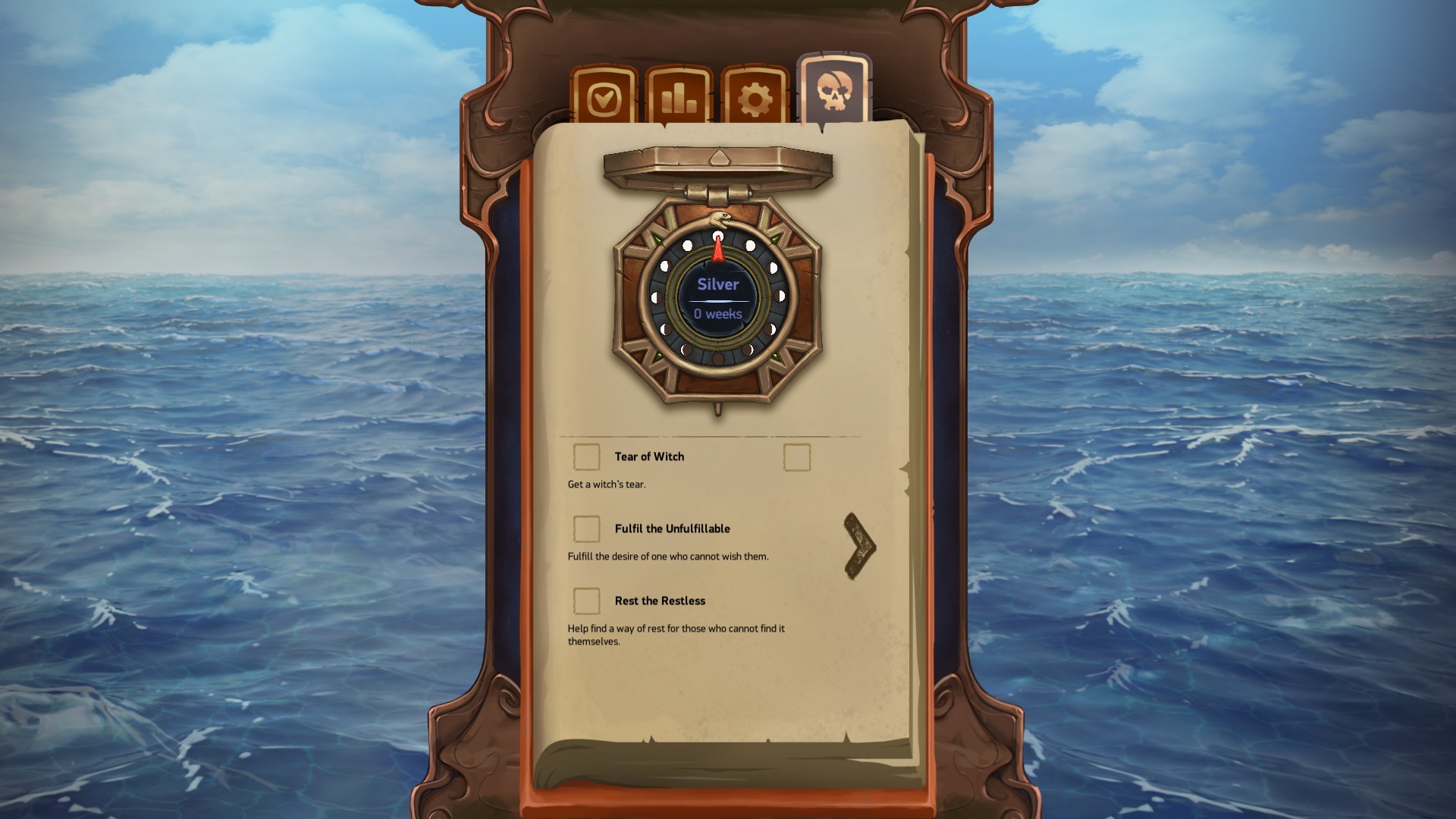Mark Fulfil the Unfulfillable as complete
The height and width of the screenshot is (819, 1456).
pyautogui.click(x=586, y=529)
